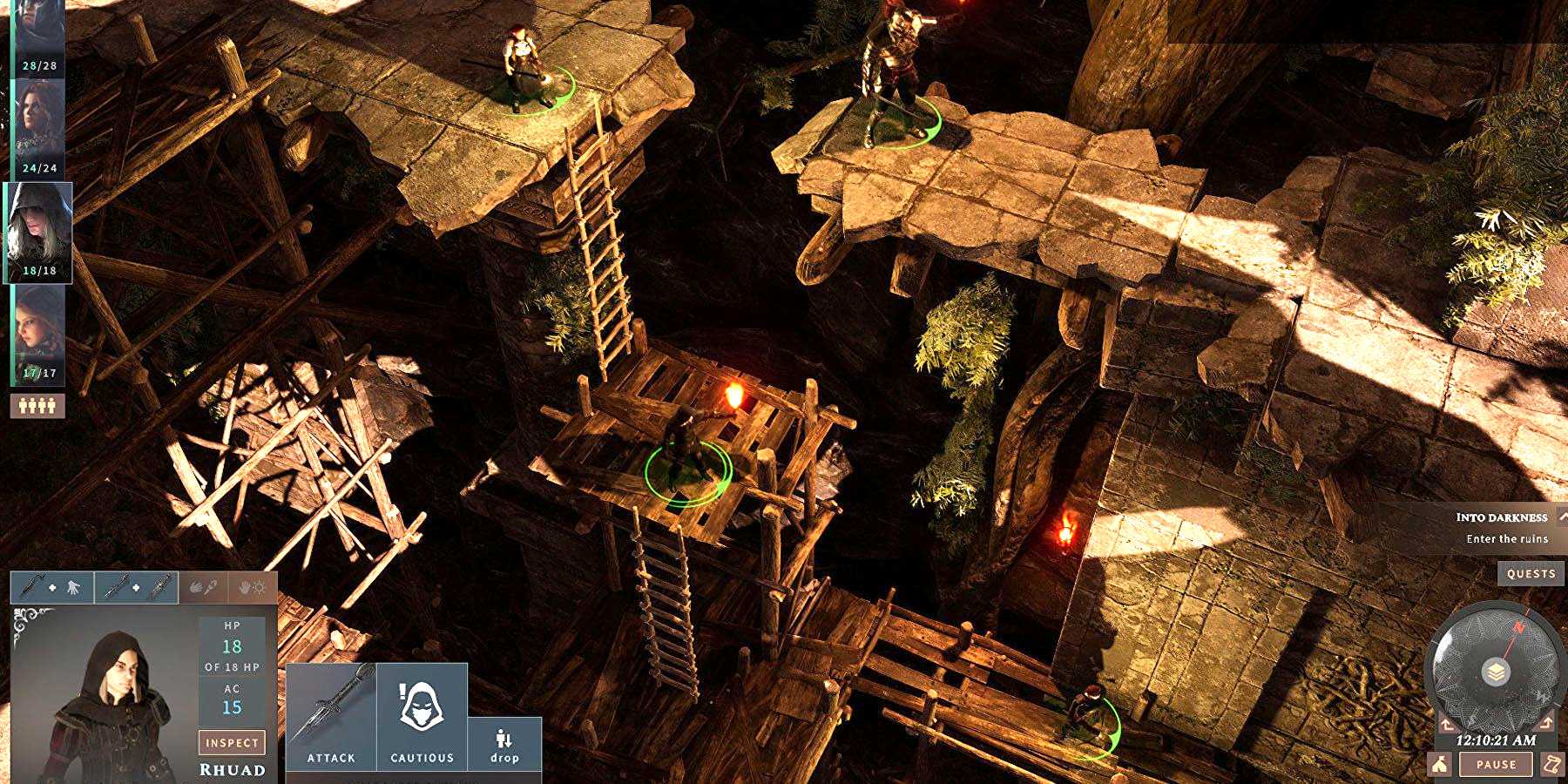Pause the game with the Pause button
The height and width of the screenshot is (784, 1568).
coord(1496,764)
